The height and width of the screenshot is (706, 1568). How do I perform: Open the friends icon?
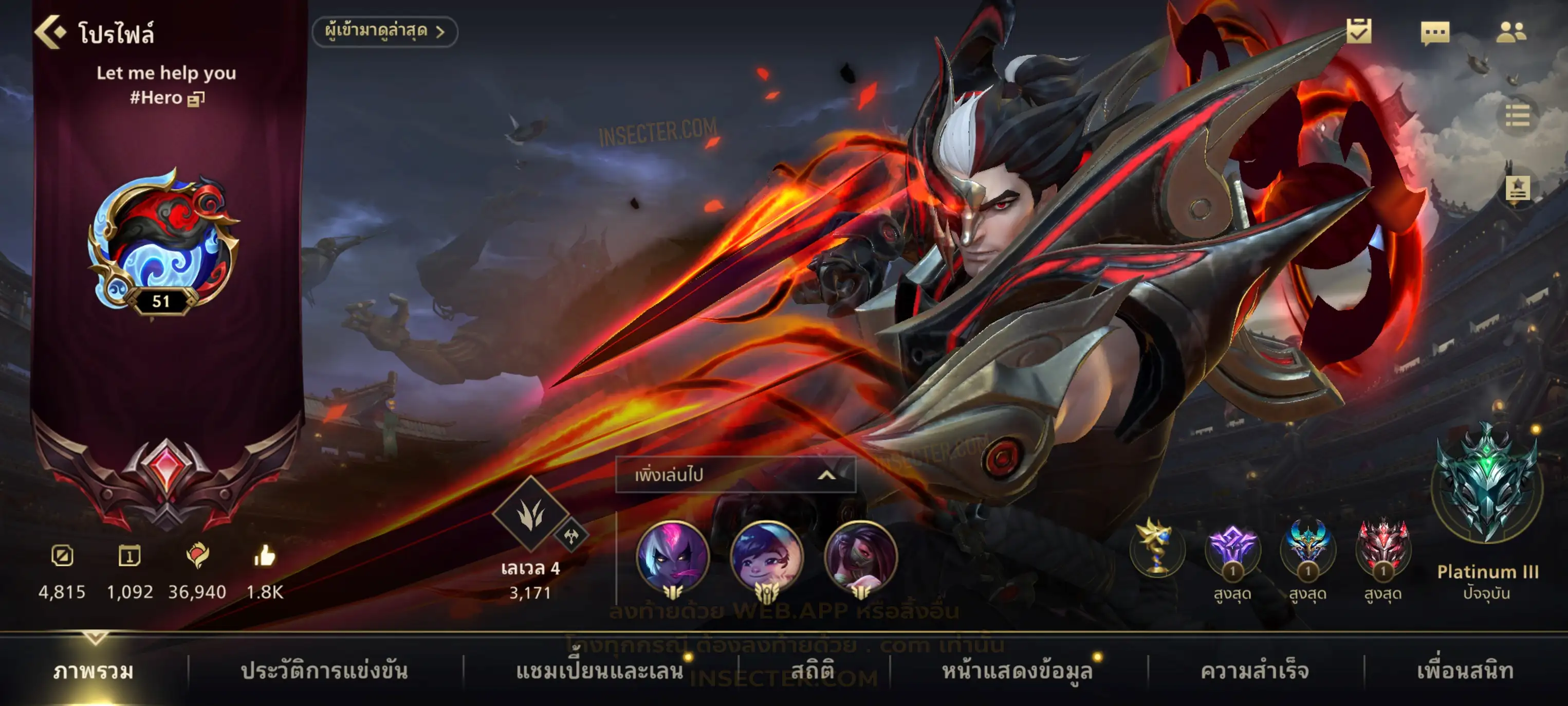pyautogui.click(x=1511, y=33)
